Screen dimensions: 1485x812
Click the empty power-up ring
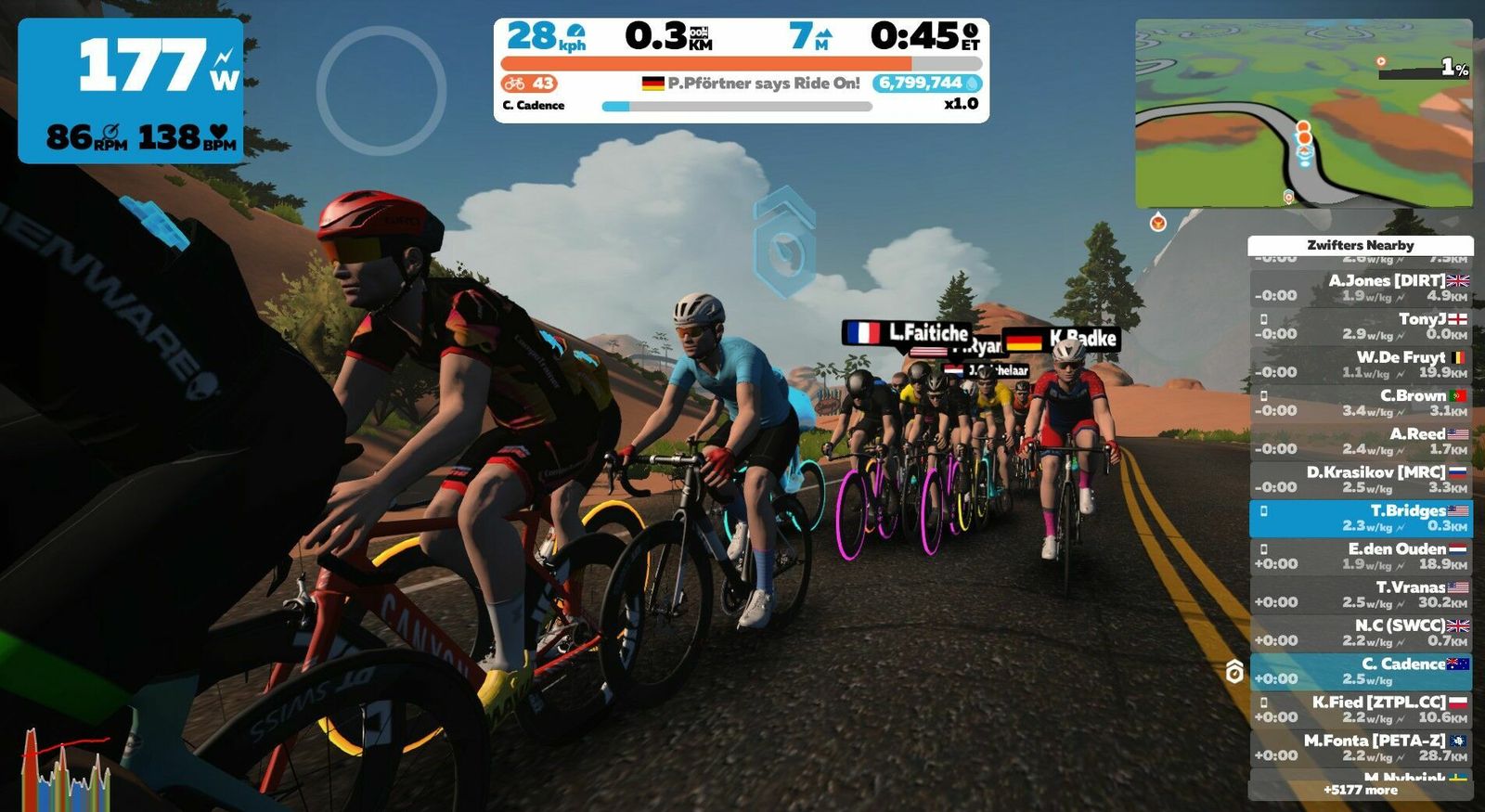381,90
